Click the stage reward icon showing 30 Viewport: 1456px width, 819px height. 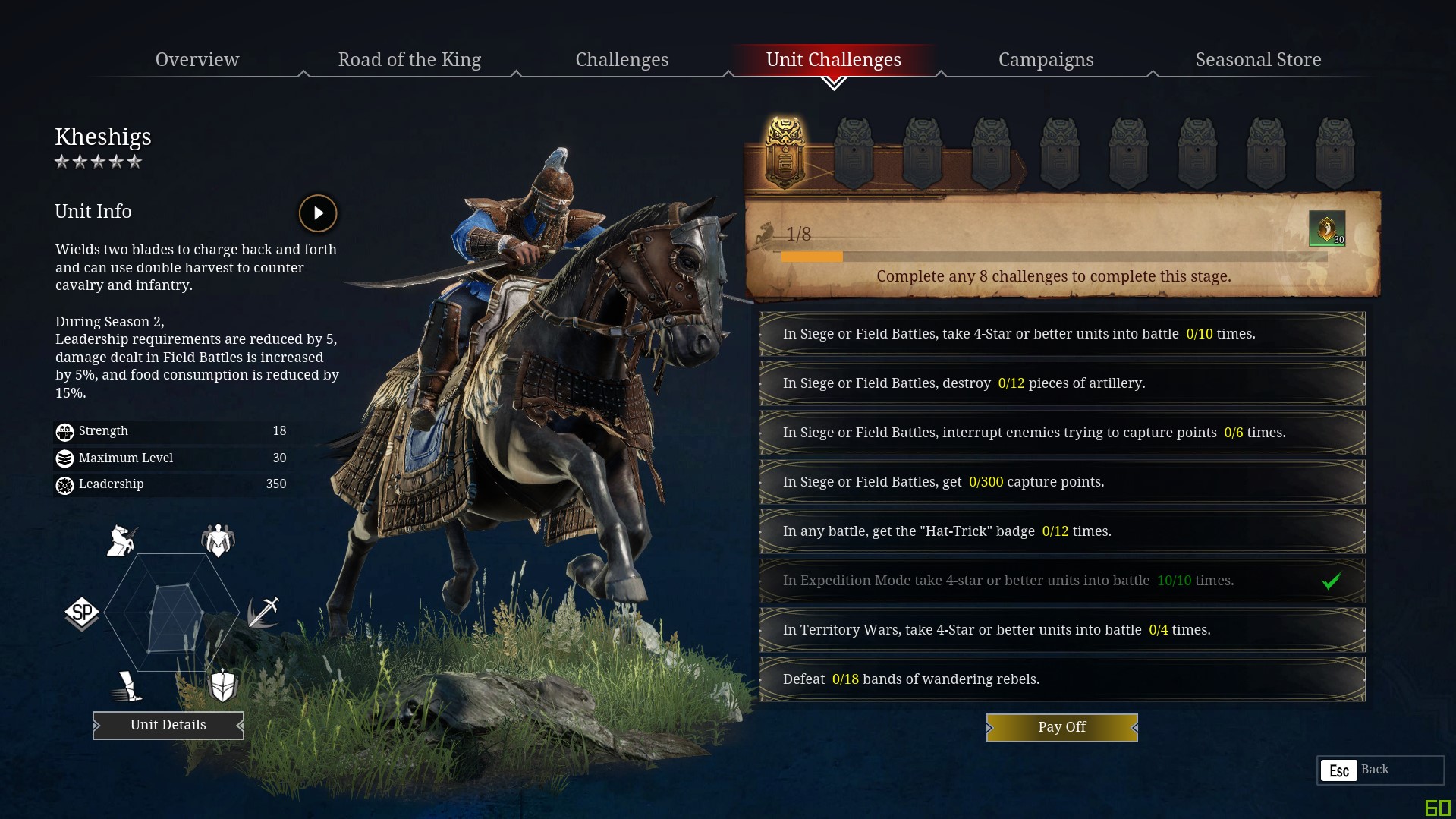click(1326, 228)
